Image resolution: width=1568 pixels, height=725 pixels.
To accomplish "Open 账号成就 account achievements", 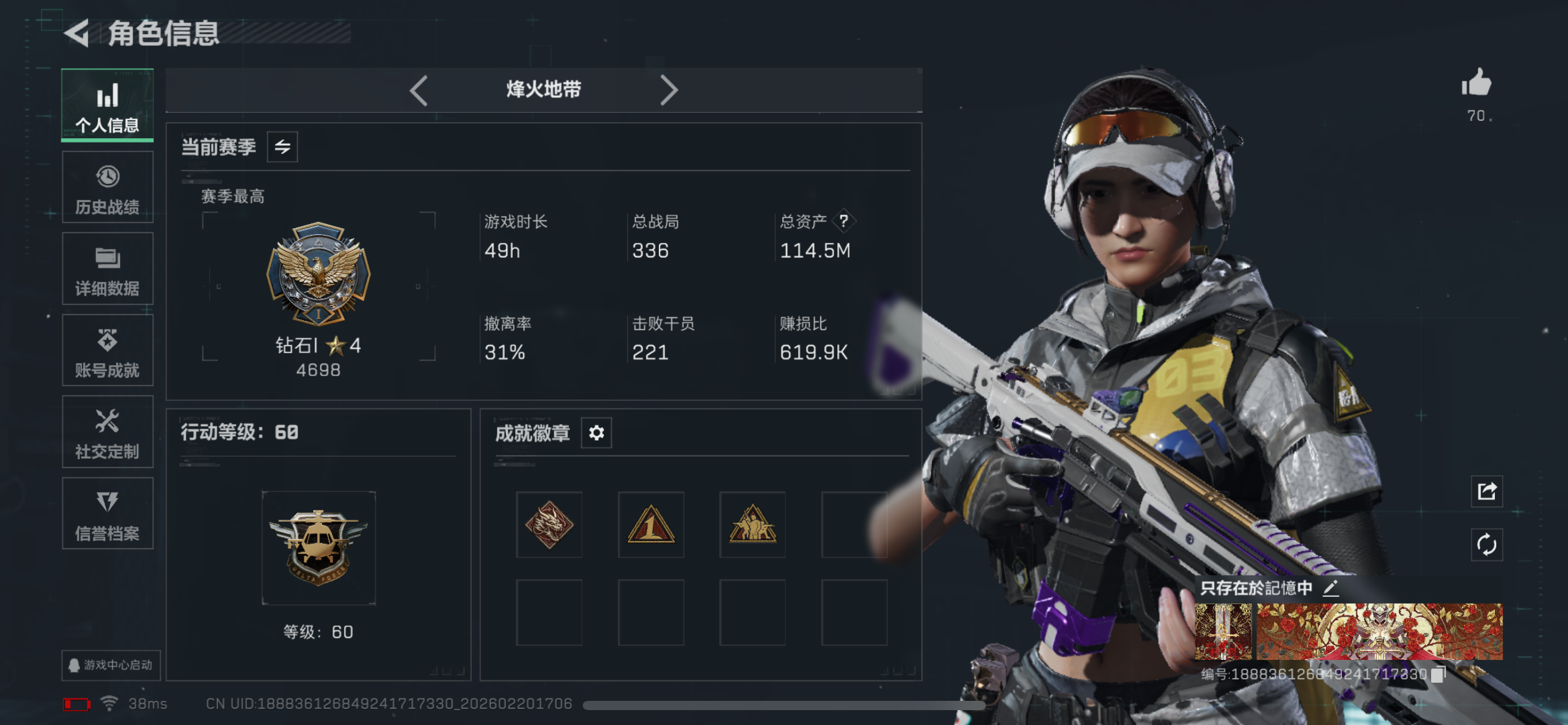I will point(107,351).
